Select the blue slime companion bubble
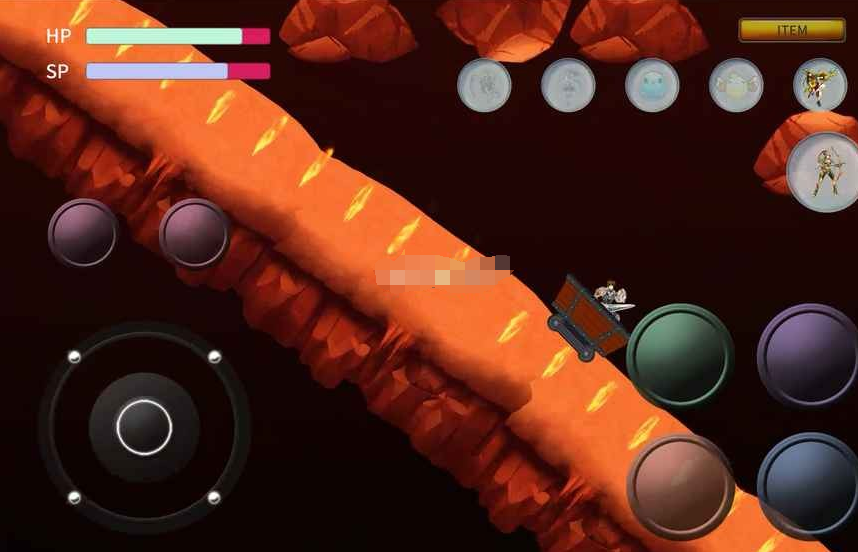Viewport: 858px width, 552px height. (x=652, y=85)
